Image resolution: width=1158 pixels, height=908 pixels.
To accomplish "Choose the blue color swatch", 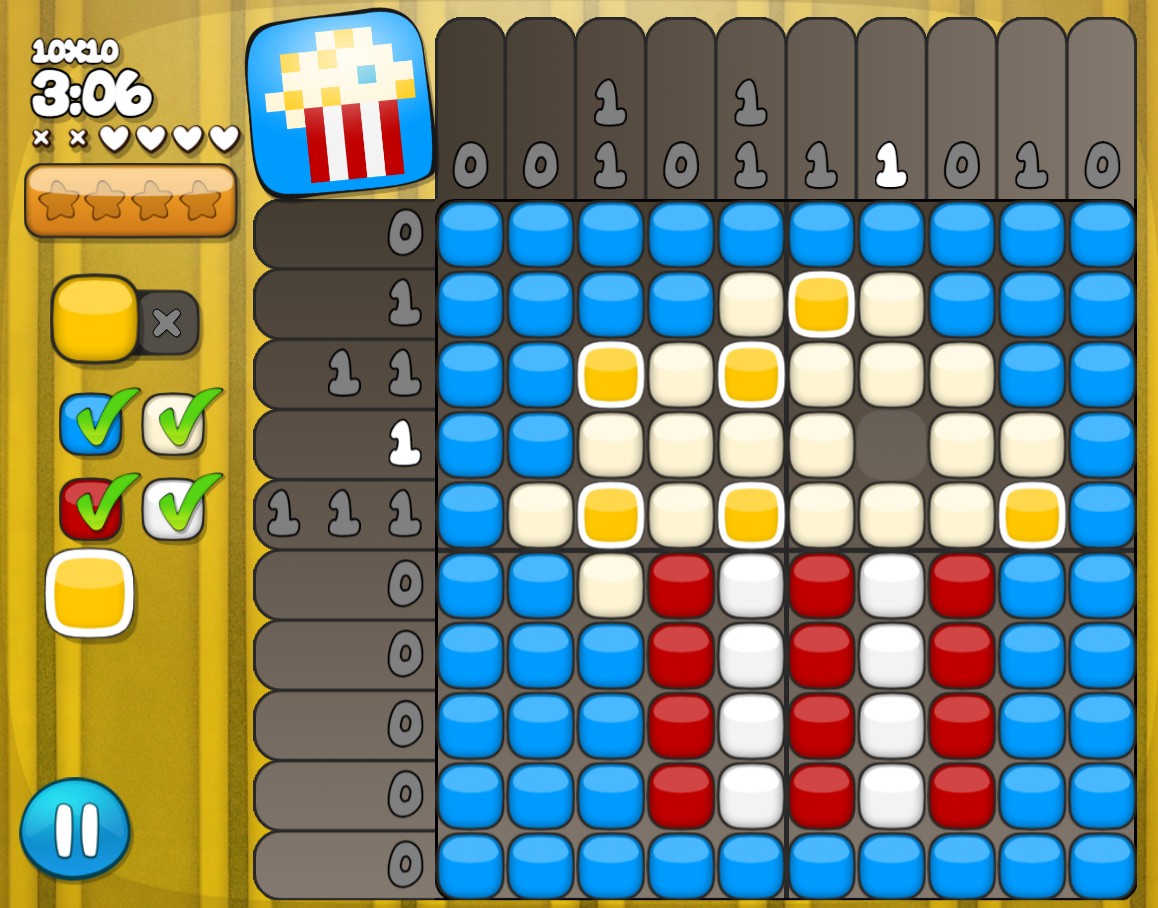I will pos(91,424).
